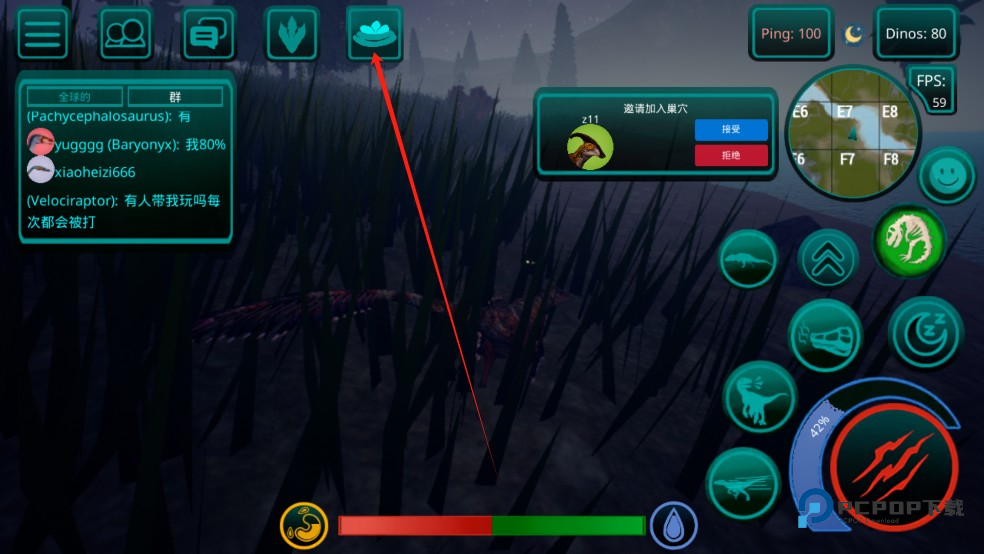Open the hamburger main menu

[43, 34]
